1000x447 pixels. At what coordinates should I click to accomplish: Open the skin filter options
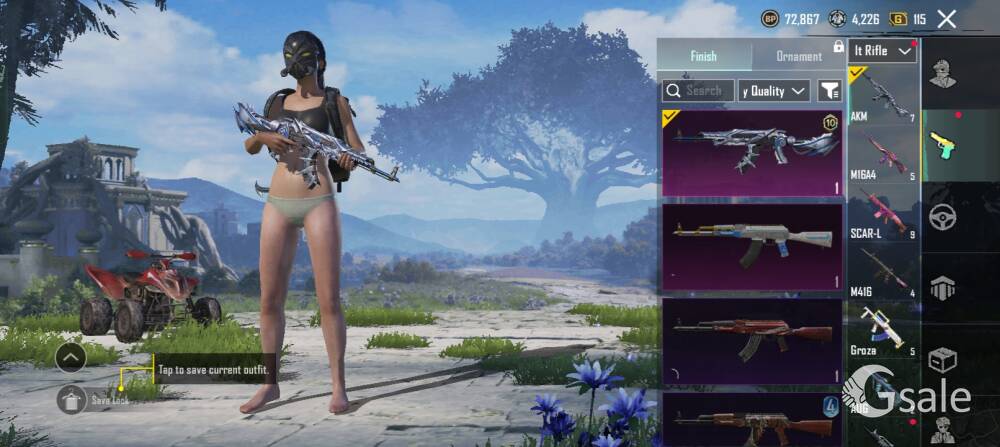point(829,91)
